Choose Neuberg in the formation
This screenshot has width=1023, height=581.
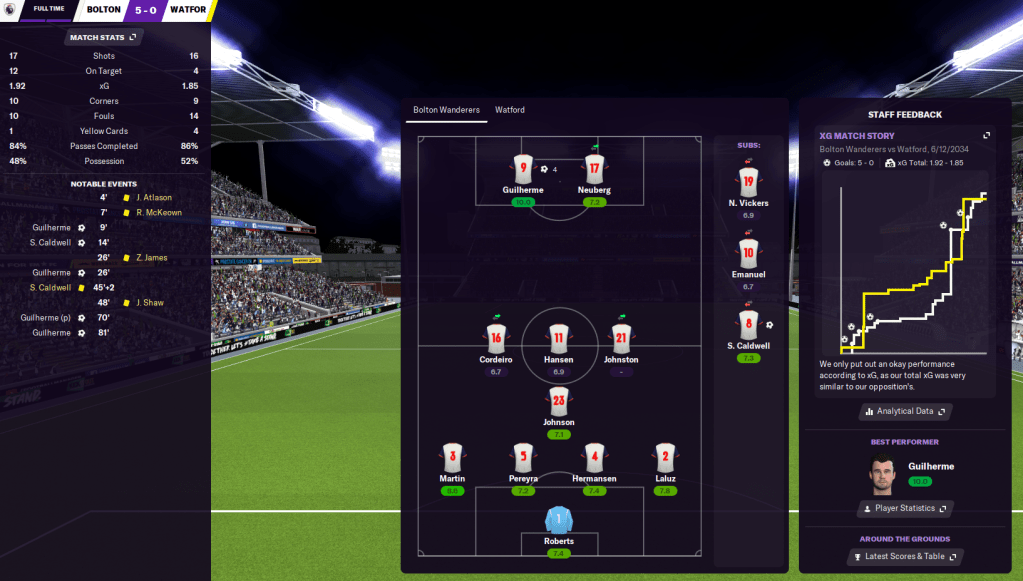tap(594, 169)
